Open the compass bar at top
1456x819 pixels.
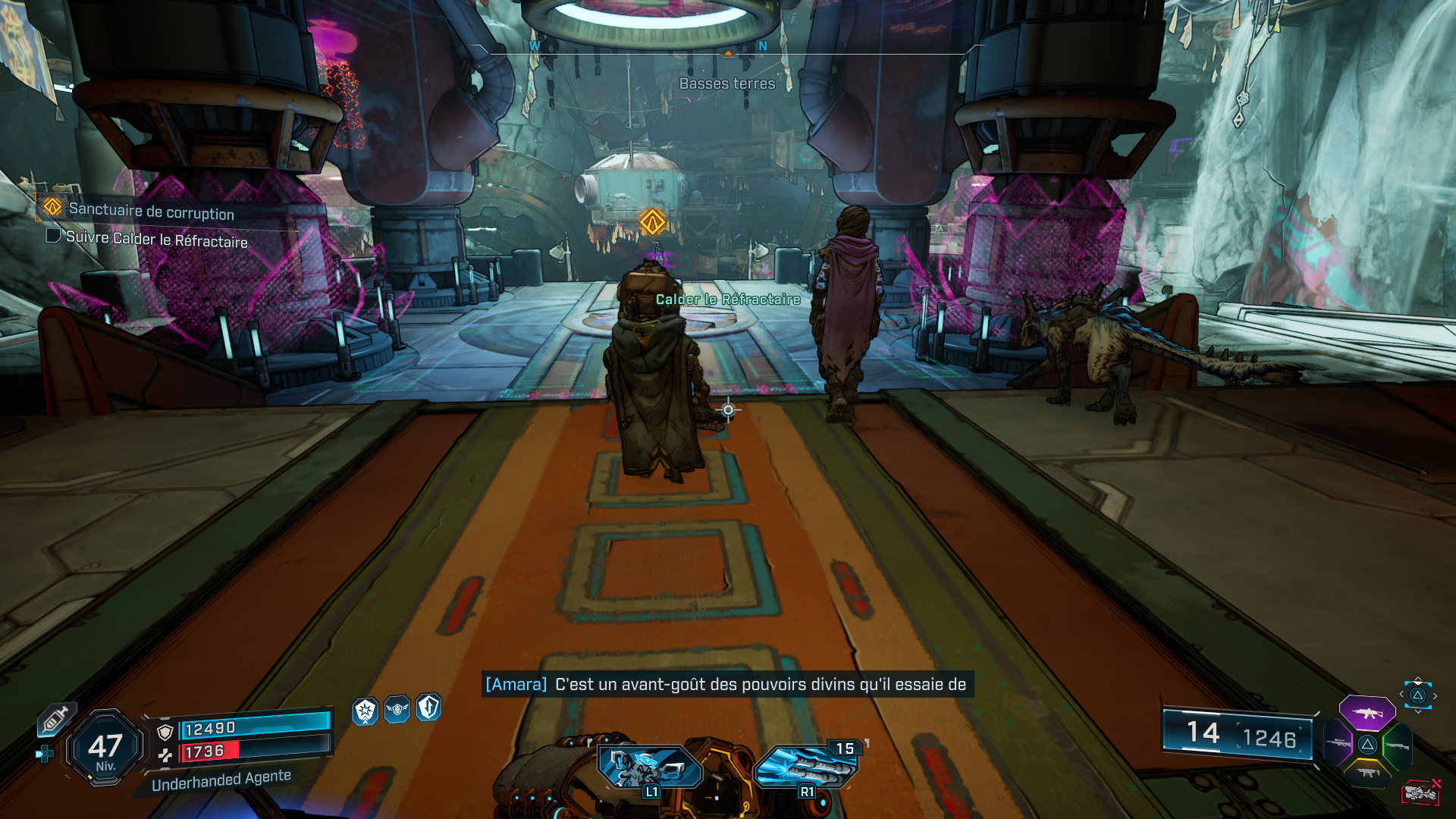click(x=727, y=48)
